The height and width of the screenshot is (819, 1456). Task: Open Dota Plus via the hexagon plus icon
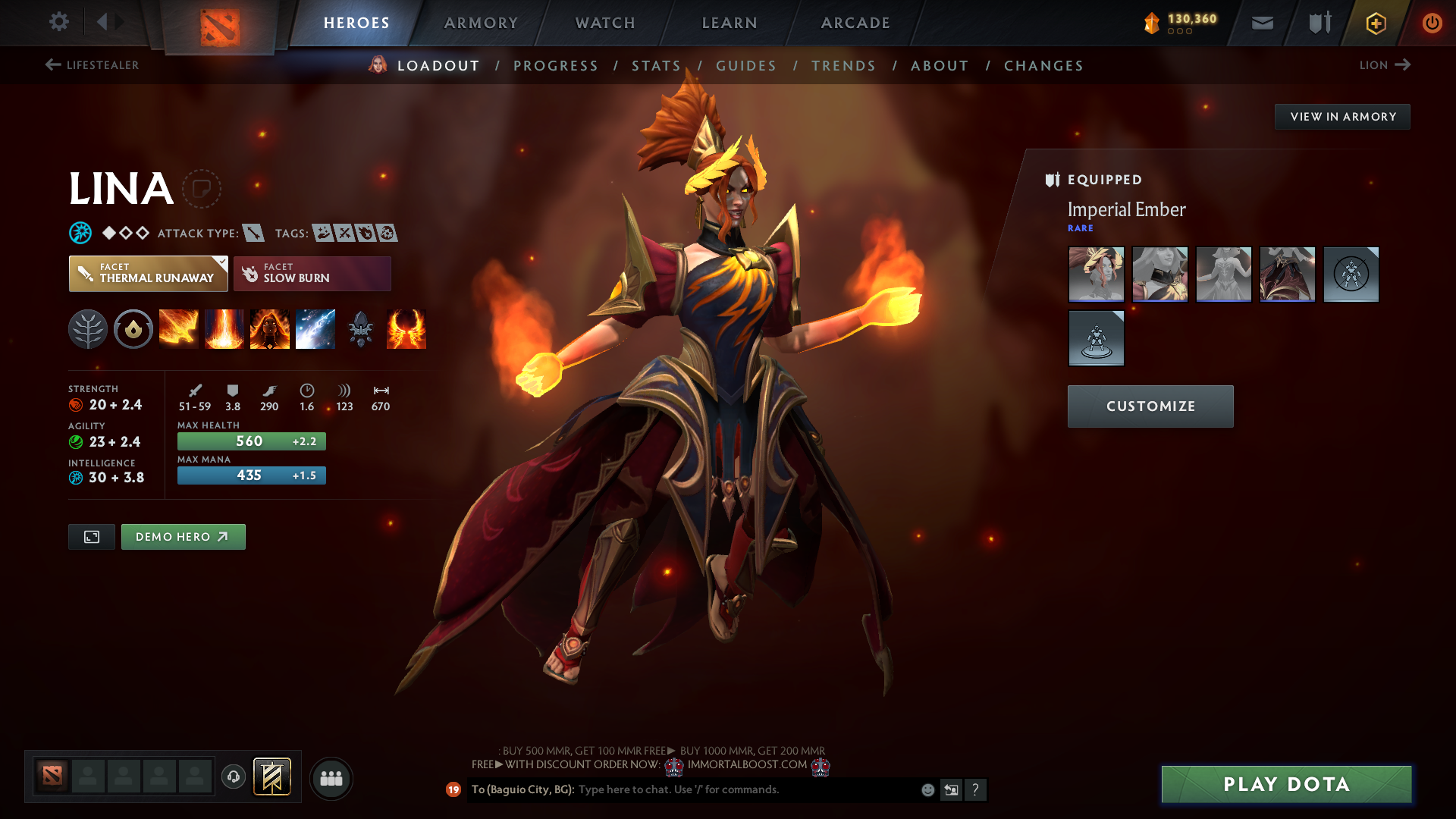[1375, 23]
